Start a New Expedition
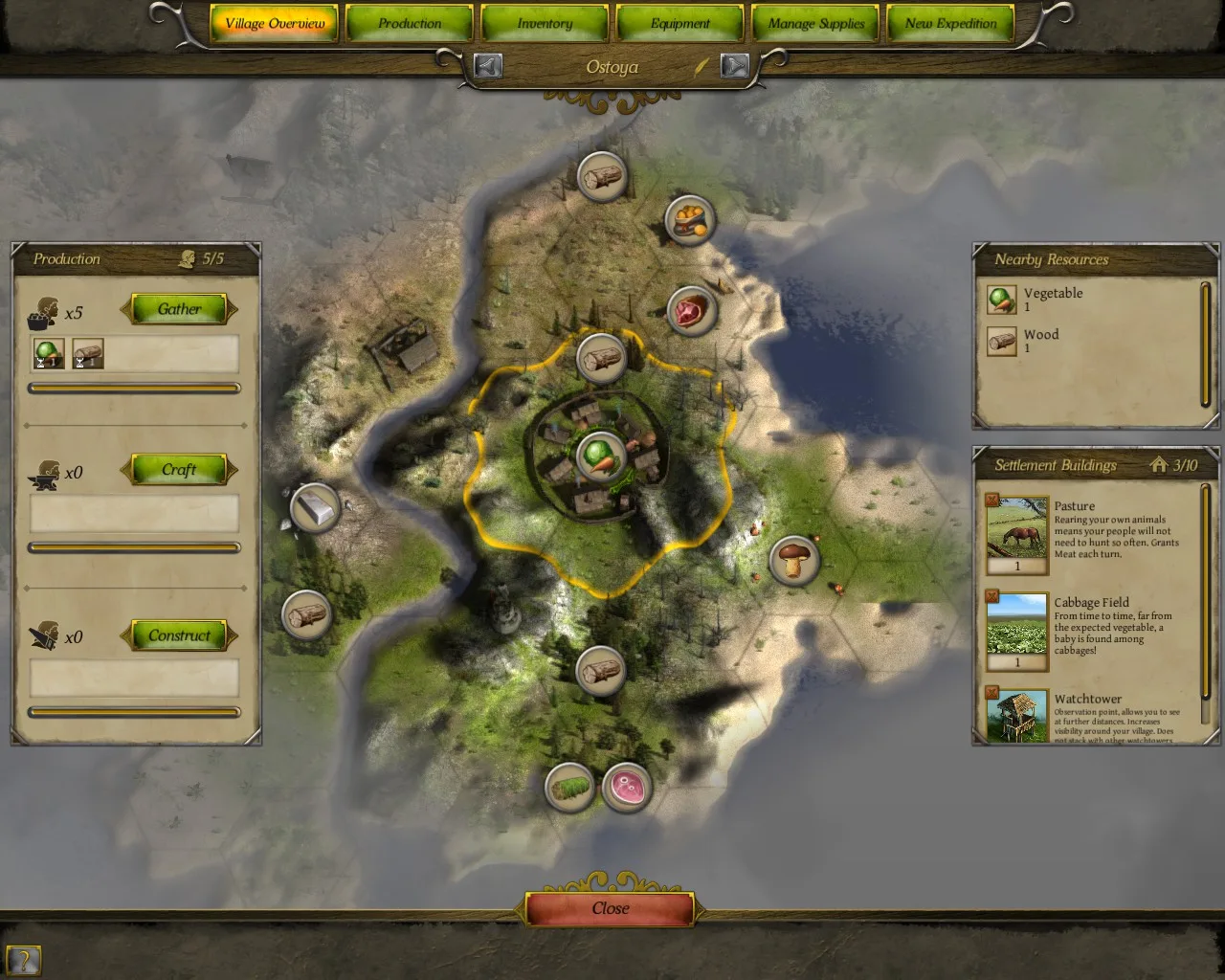This screenshot has width=1225, height=980. point(950,24)
